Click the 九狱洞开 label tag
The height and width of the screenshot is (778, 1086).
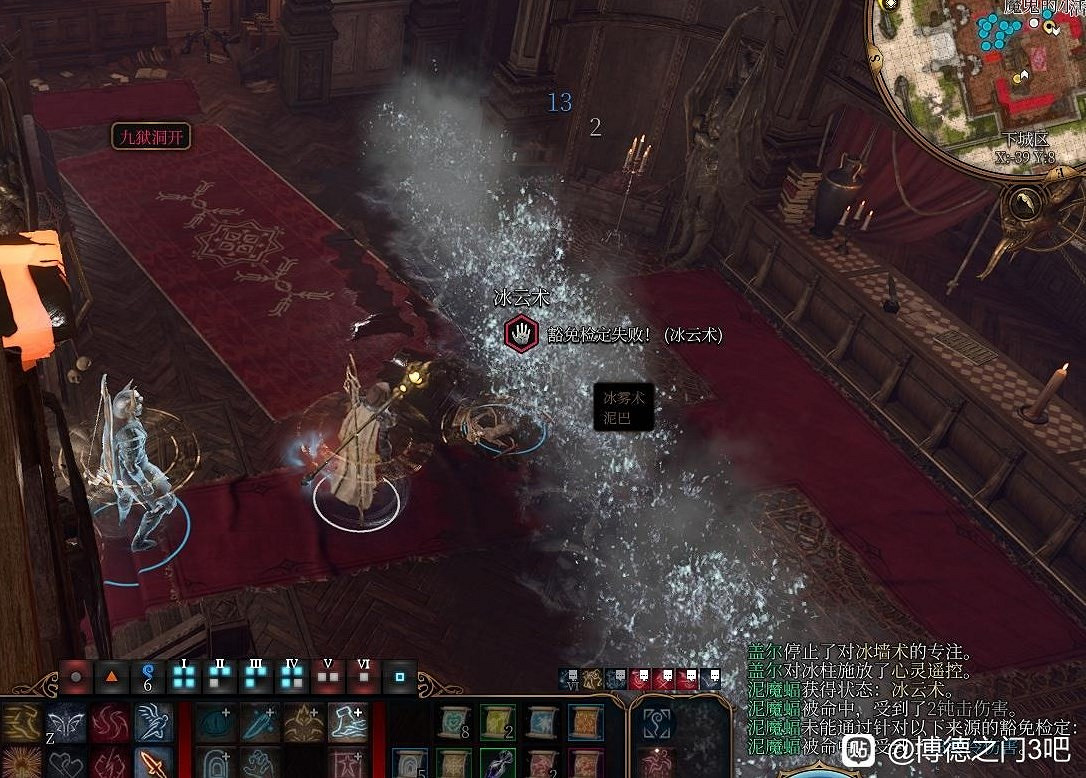[x=150, y=137]
